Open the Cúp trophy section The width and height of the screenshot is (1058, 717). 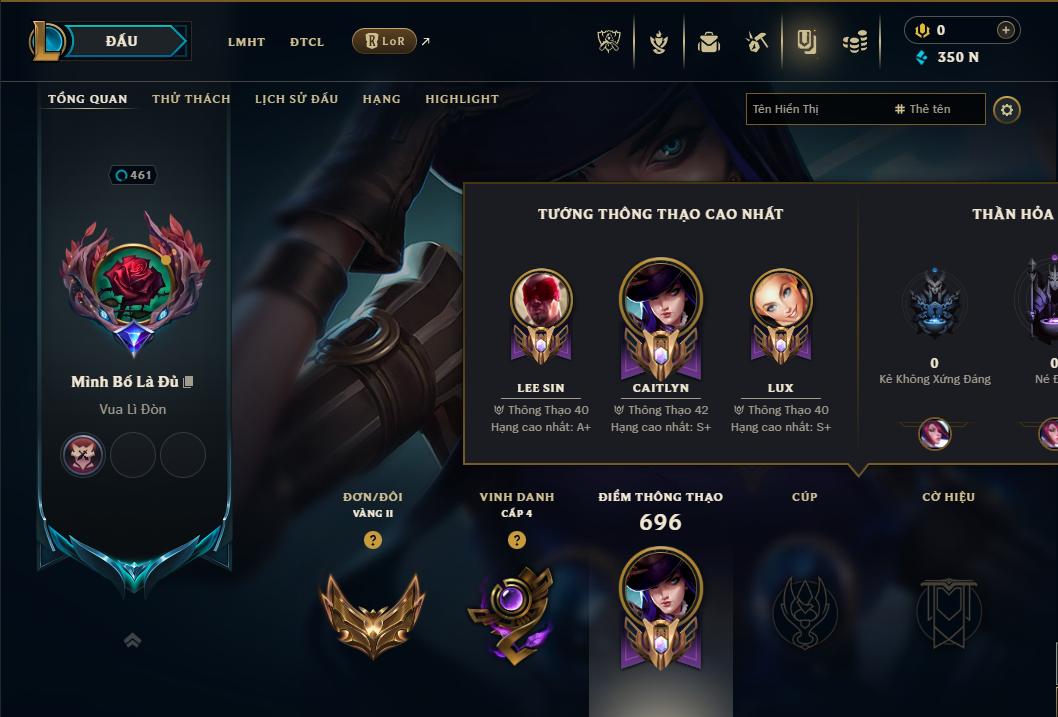tap(805, 610)
